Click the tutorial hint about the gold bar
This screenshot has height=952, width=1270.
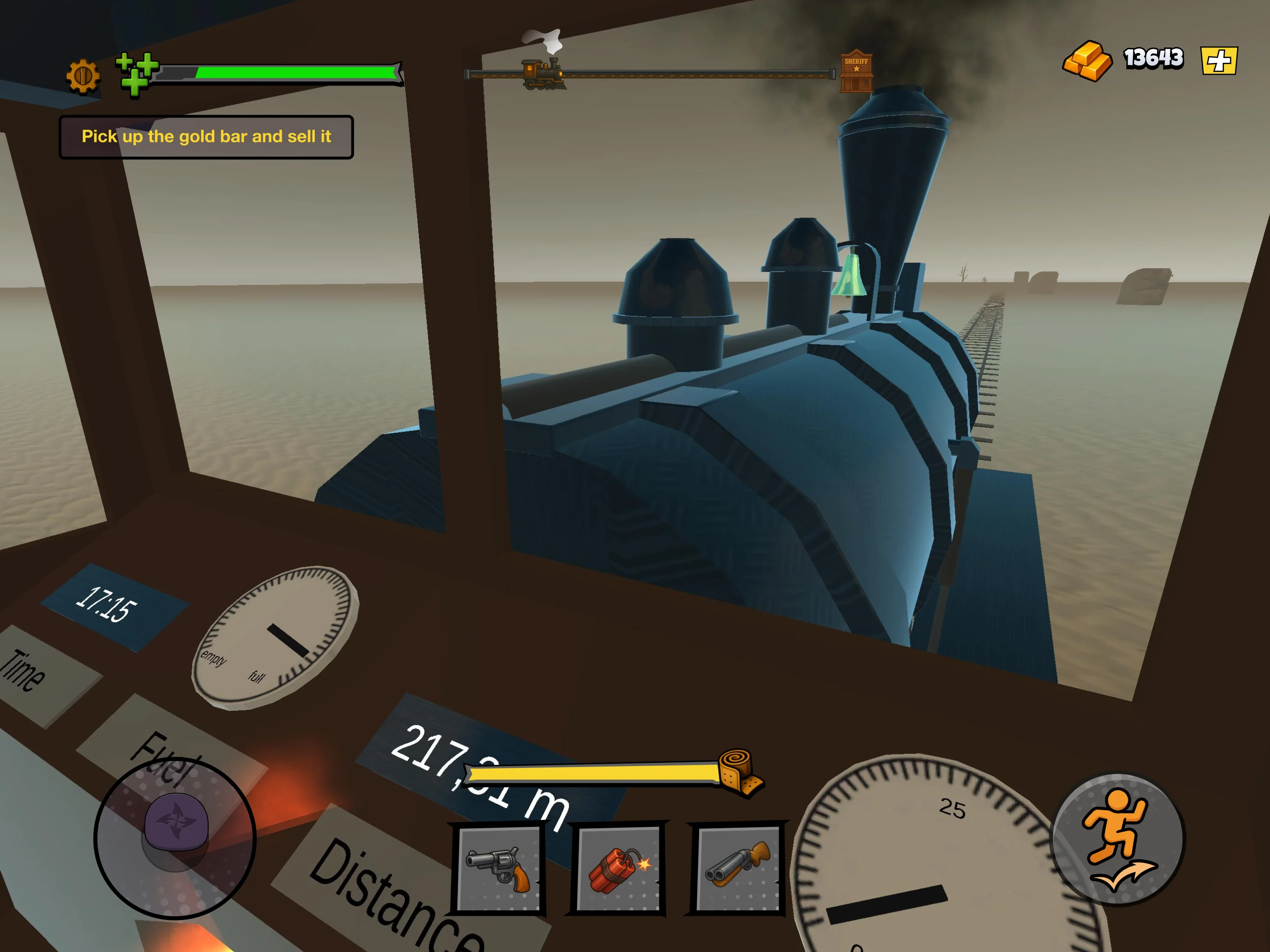[x=207, y=137]
